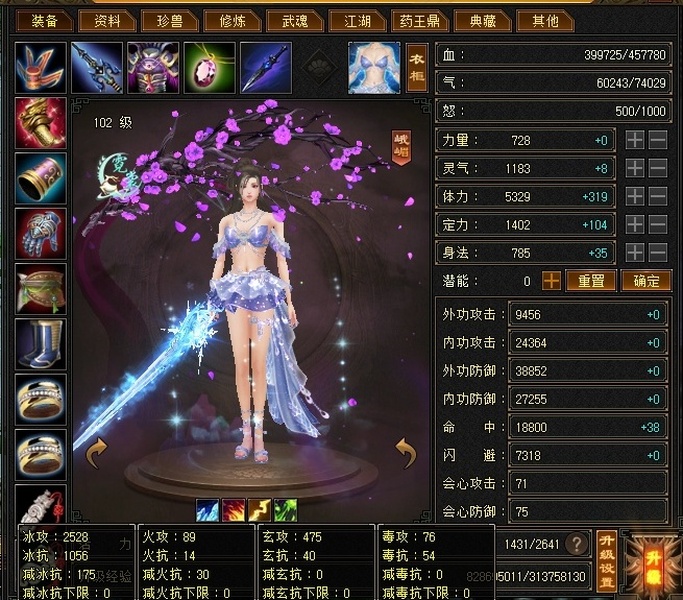Open the 武魂 tab
The image size is (683, 600).
pos(298,20)
